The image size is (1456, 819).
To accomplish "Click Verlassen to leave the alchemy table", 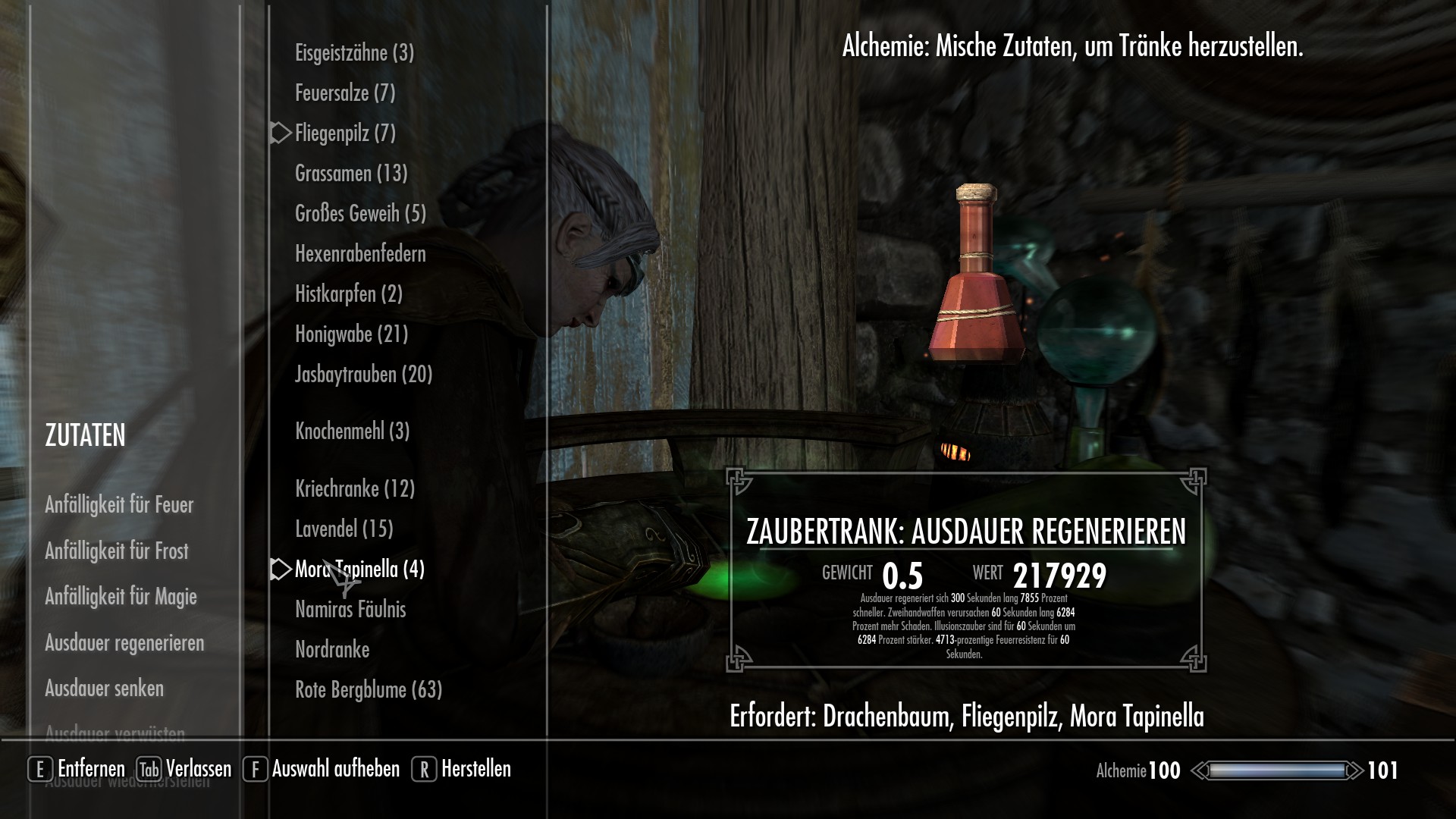I will [x=199, y=769].
